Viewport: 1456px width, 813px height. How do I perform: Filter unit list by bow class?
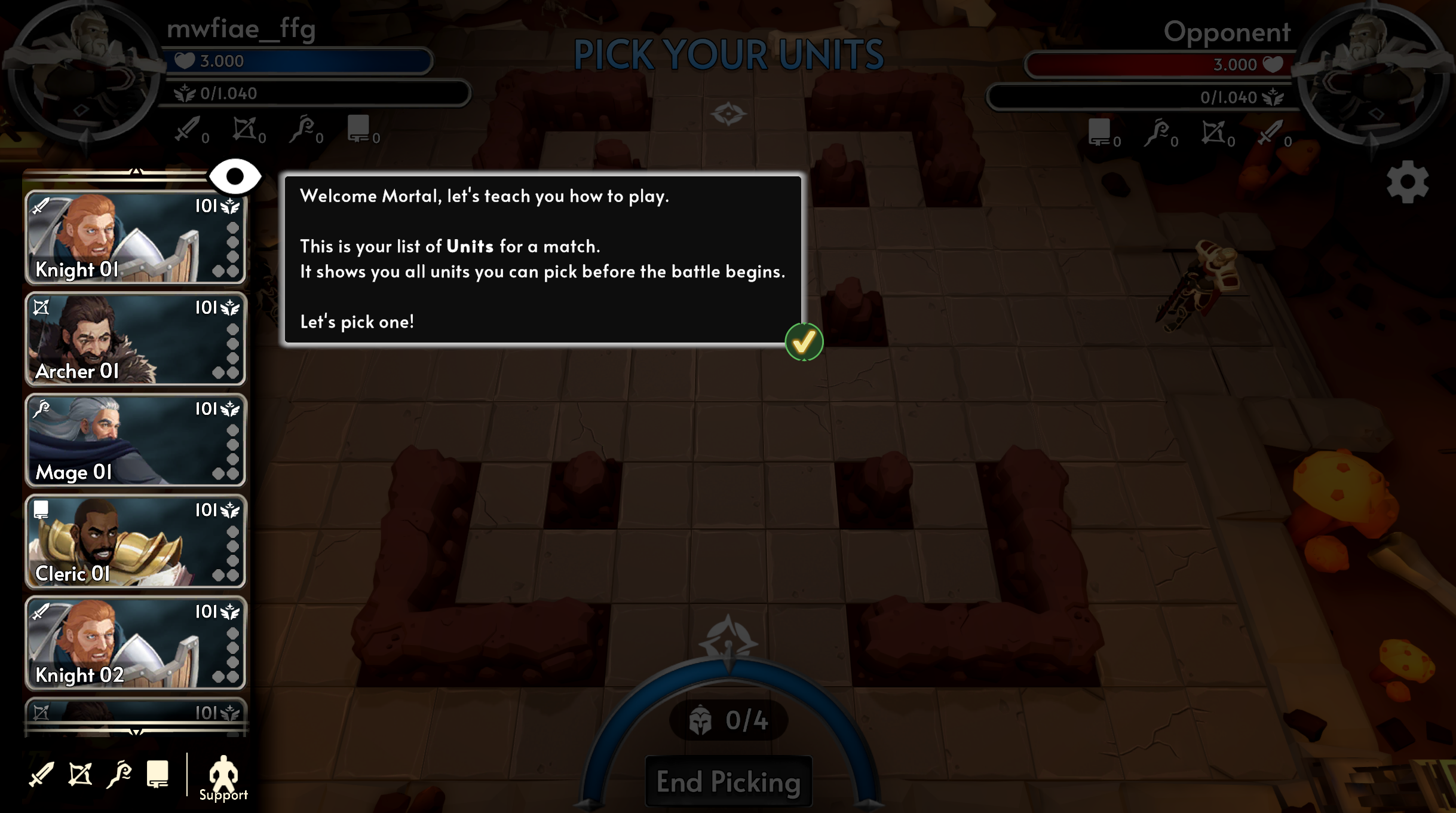[x=80, y=775]
